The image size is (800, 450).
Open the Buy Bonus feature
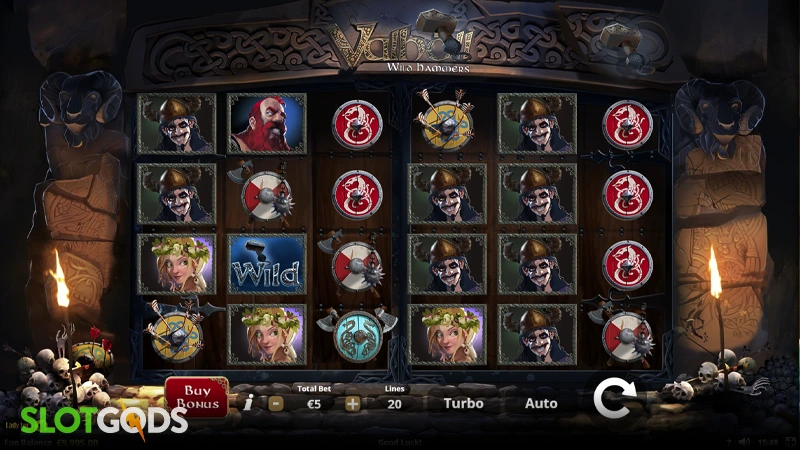(196, 397)
